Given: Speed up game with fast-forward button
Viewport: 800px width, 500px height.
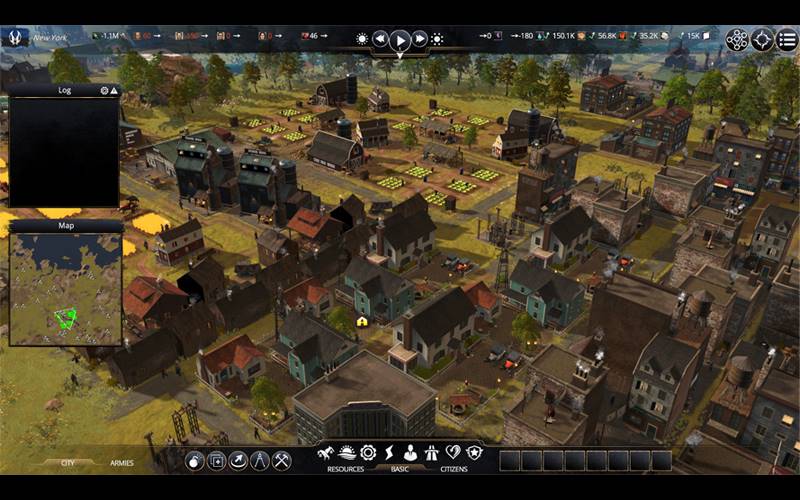Looking at the screenshot, I should (420, 40).
